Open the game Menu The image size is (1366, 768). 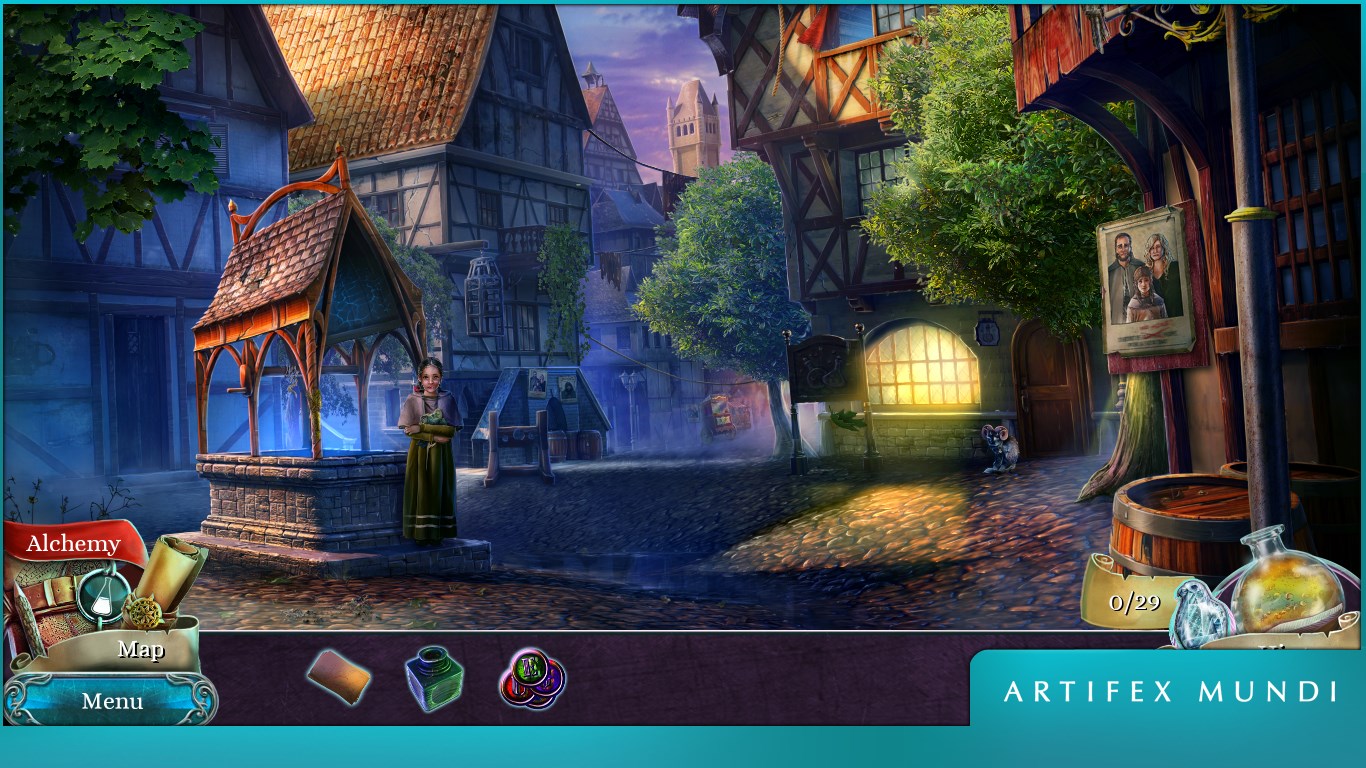pyautogui.click(x=111, y=701)
